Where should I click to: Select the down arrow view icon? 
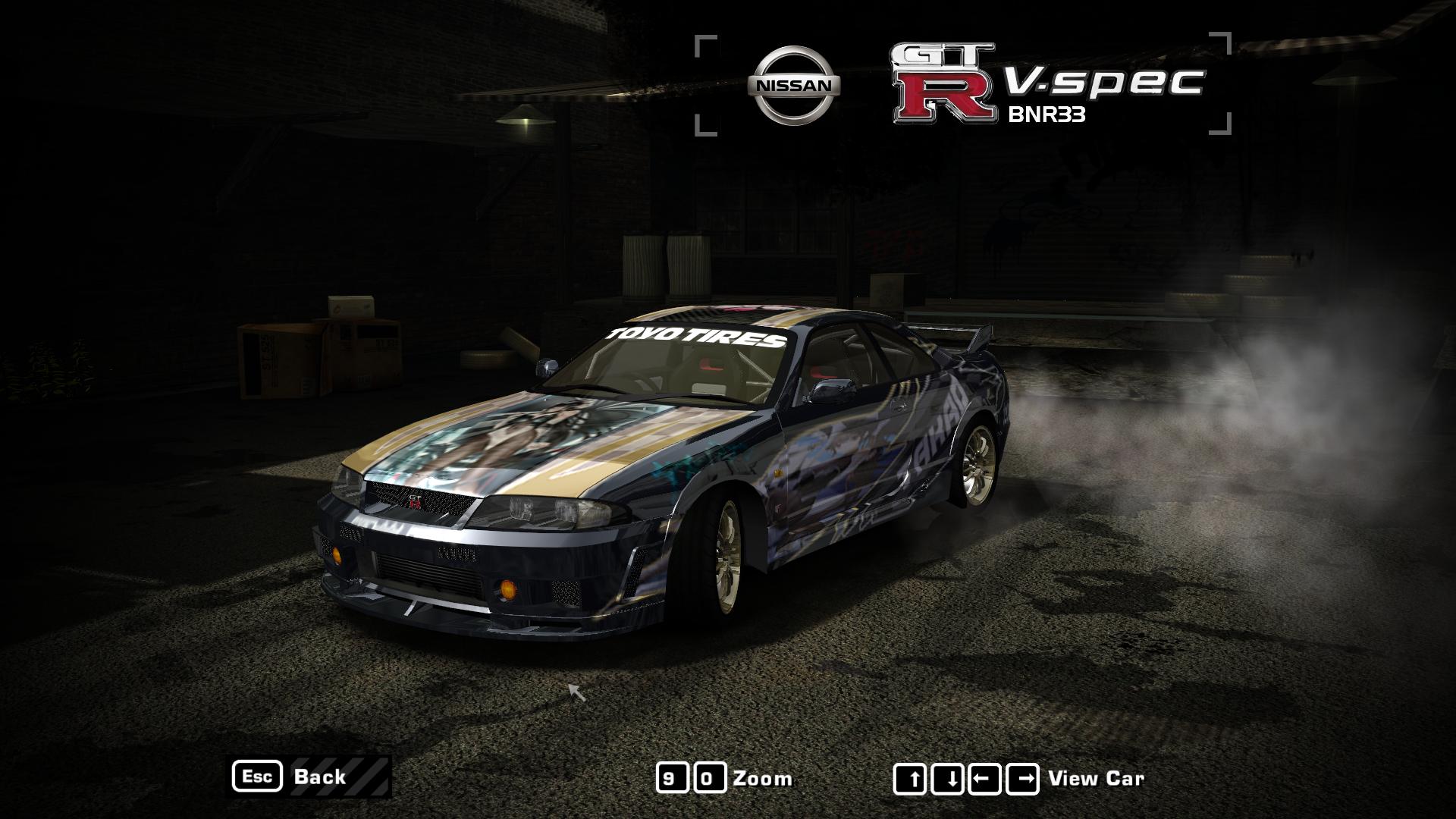947,777
